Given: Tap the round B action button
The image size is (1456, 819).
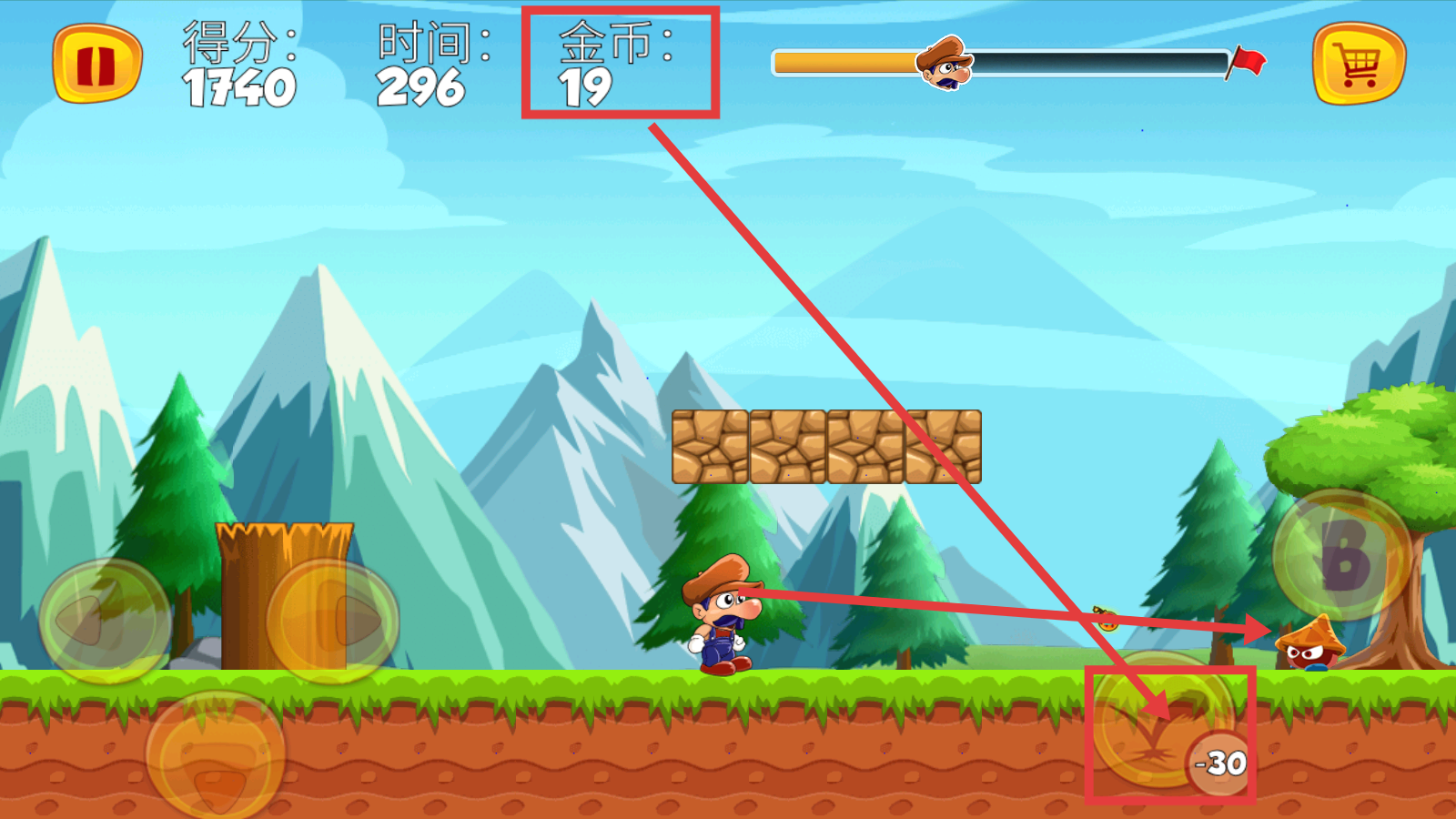Looking at the screenshot, I should [x=1341, y=555].
